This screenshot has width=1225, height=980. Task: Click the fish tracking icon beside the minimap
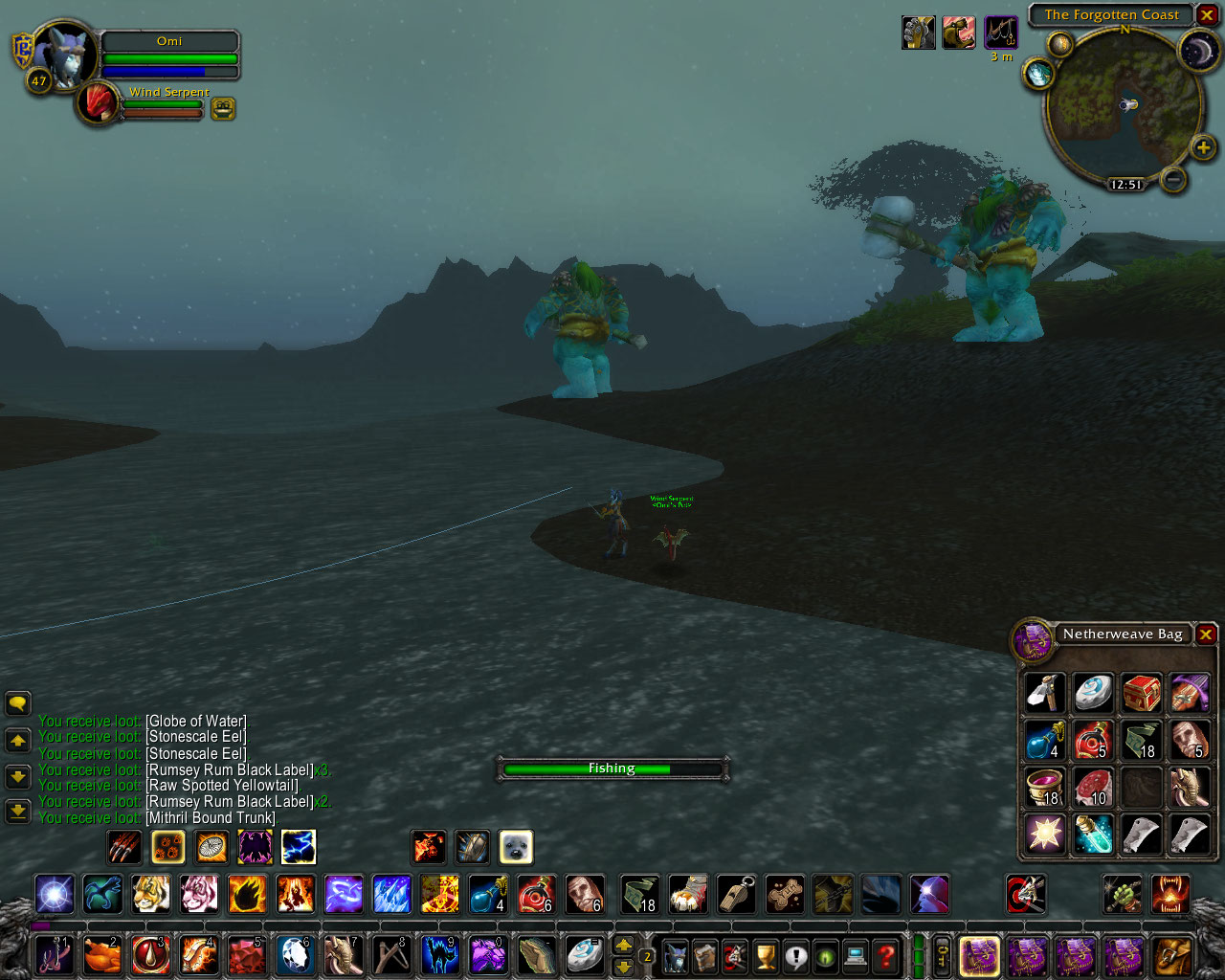click(1037, 74)
